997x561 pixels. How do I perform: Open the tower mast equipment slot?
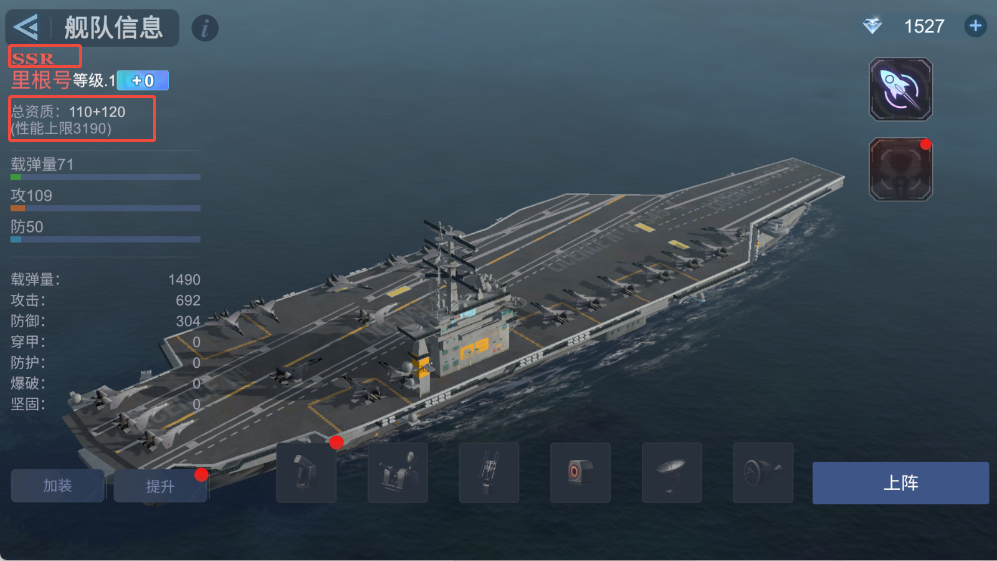pyautogui.click(x=489, y=472)
